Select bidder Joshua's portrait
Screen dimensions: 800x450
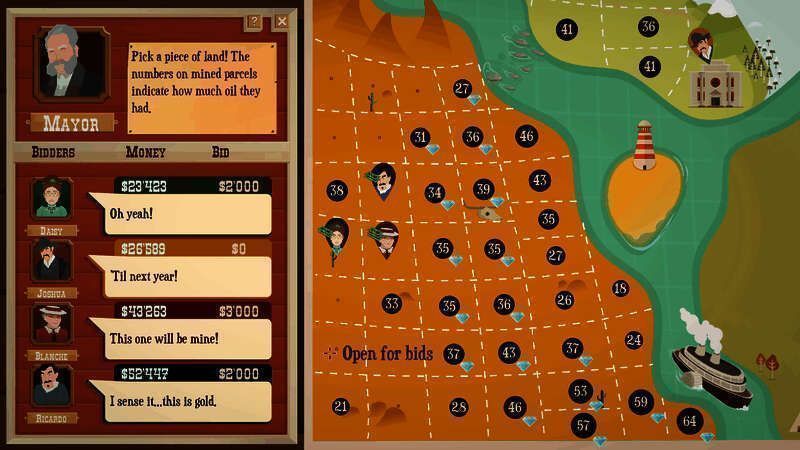[x=49, y=261]
